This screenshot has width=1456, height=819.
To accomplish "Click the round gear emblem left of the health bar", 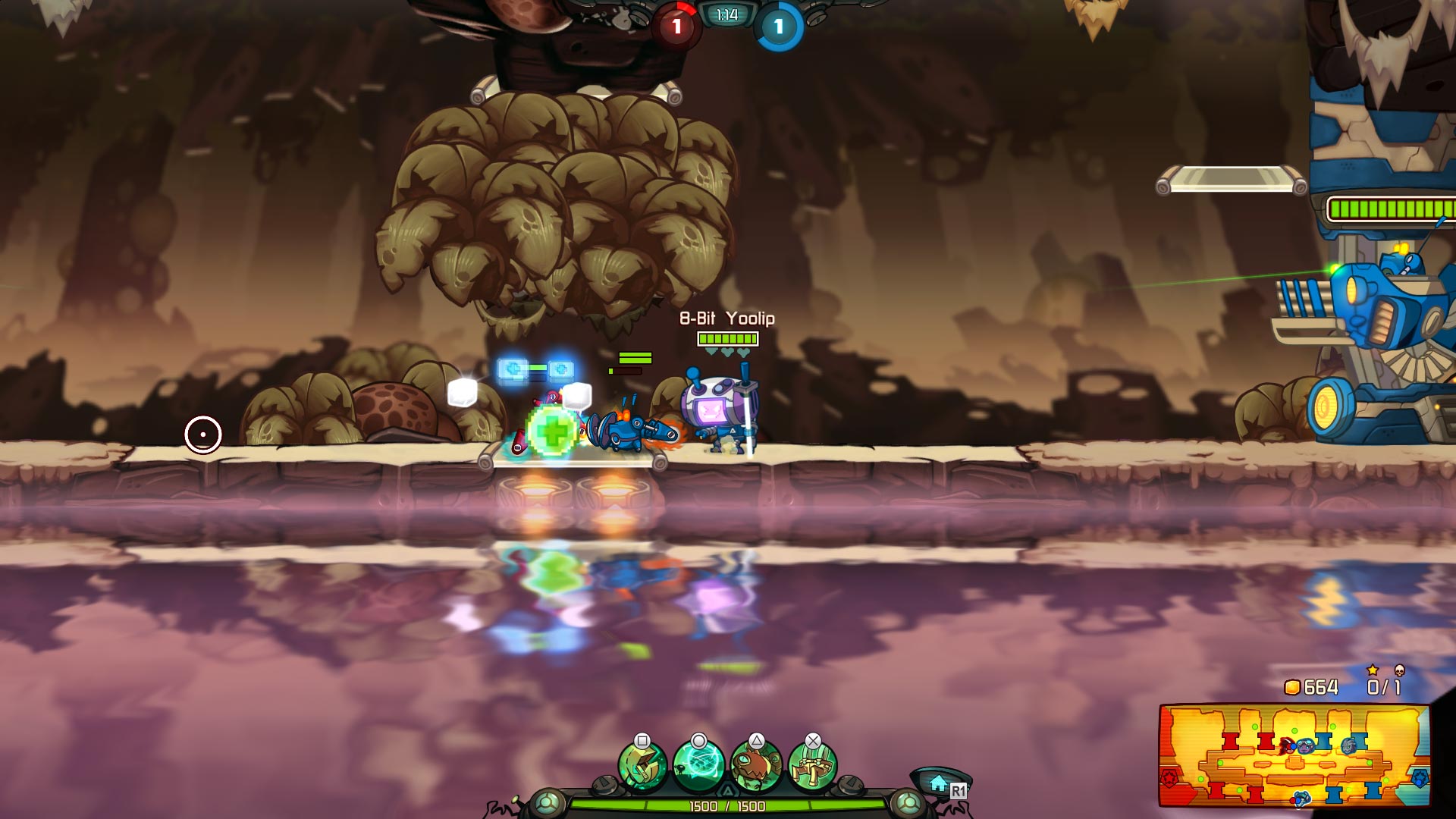I will pos(548,802).
